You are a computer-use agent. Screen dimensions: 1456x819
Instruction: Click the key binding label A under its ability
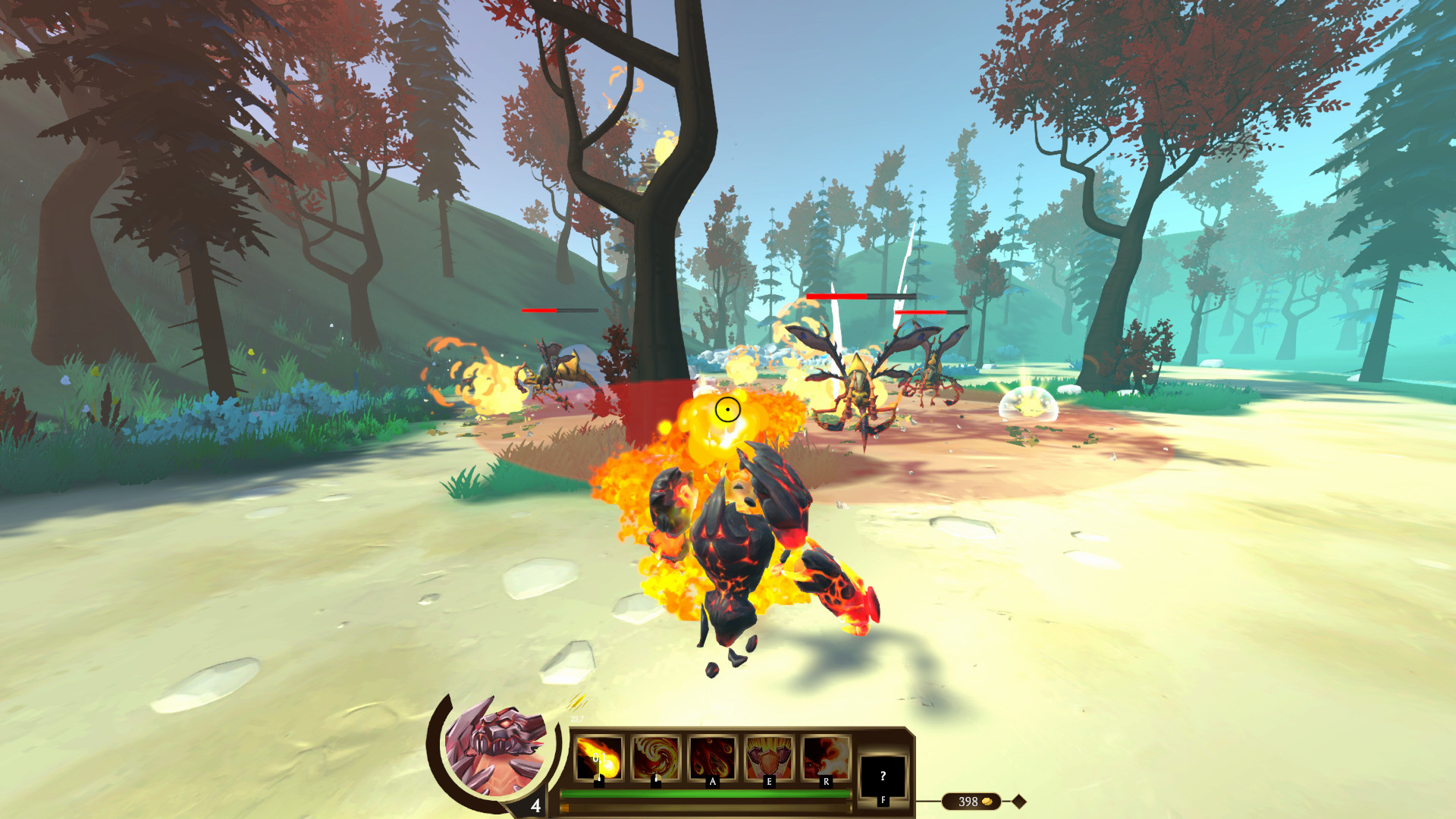[711, 782]
